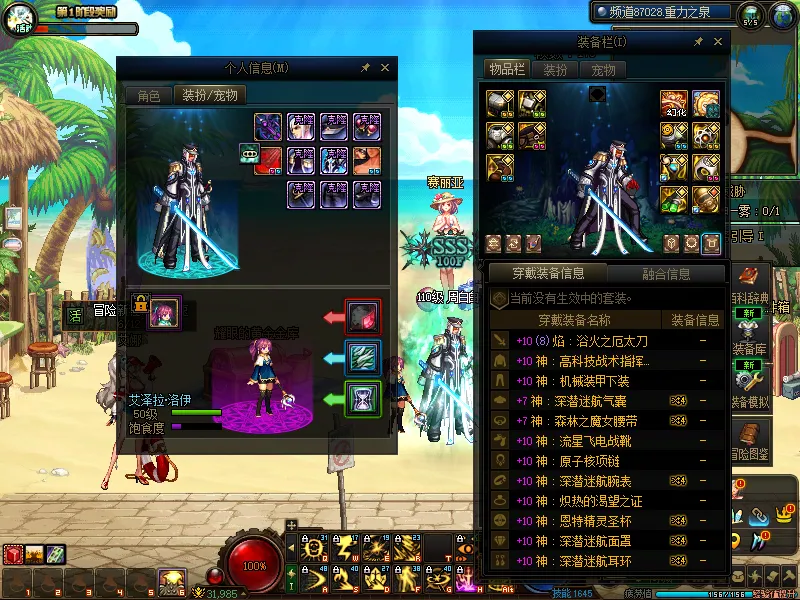Click the 幻化 weapon slot icon
Screen dimensions: 800x600
(676, 104)
